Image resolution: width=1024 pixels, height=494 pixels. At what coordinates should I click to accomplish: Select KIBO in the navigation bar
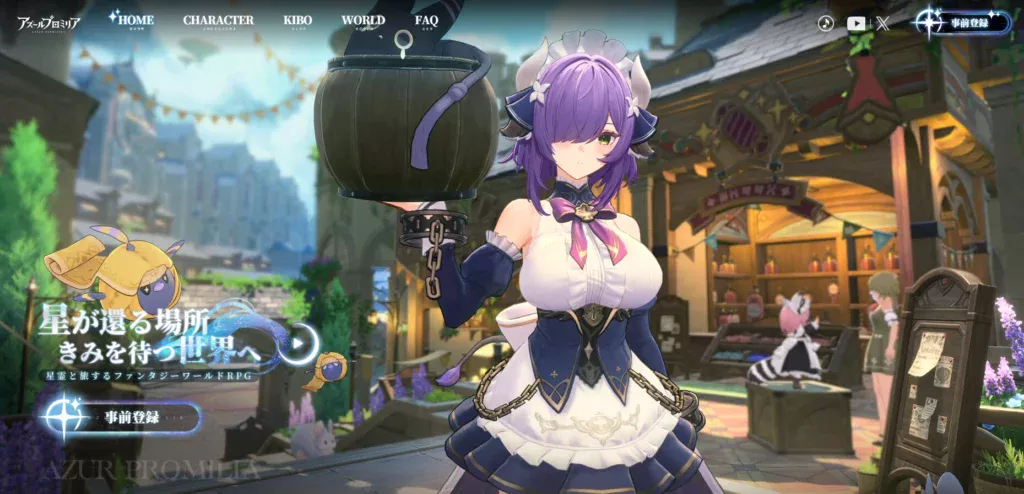tap(297, 20)
